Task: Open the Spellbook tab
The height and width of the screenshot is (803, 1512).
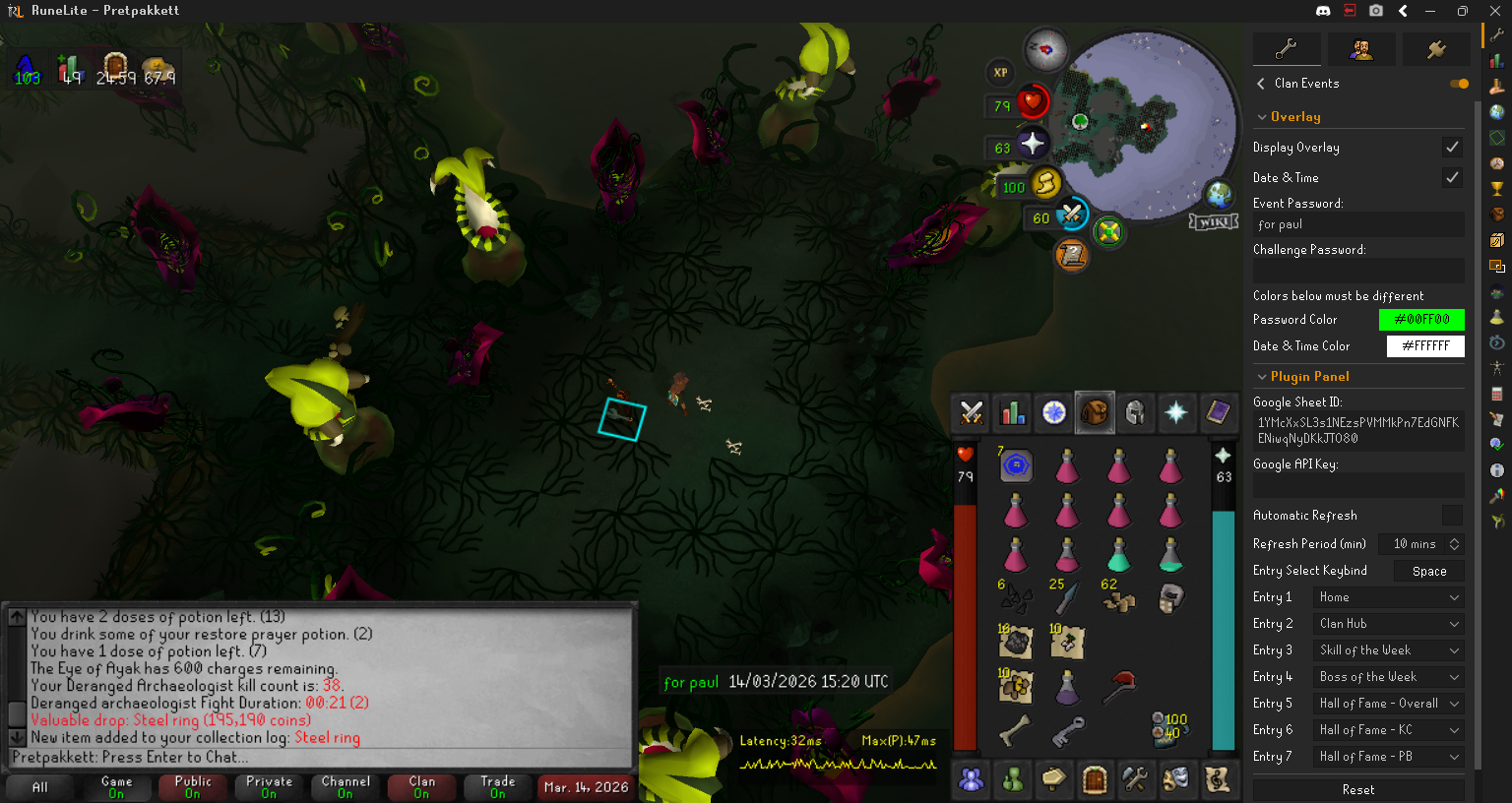Action: pyautogui.click(x=1218, y=413)
